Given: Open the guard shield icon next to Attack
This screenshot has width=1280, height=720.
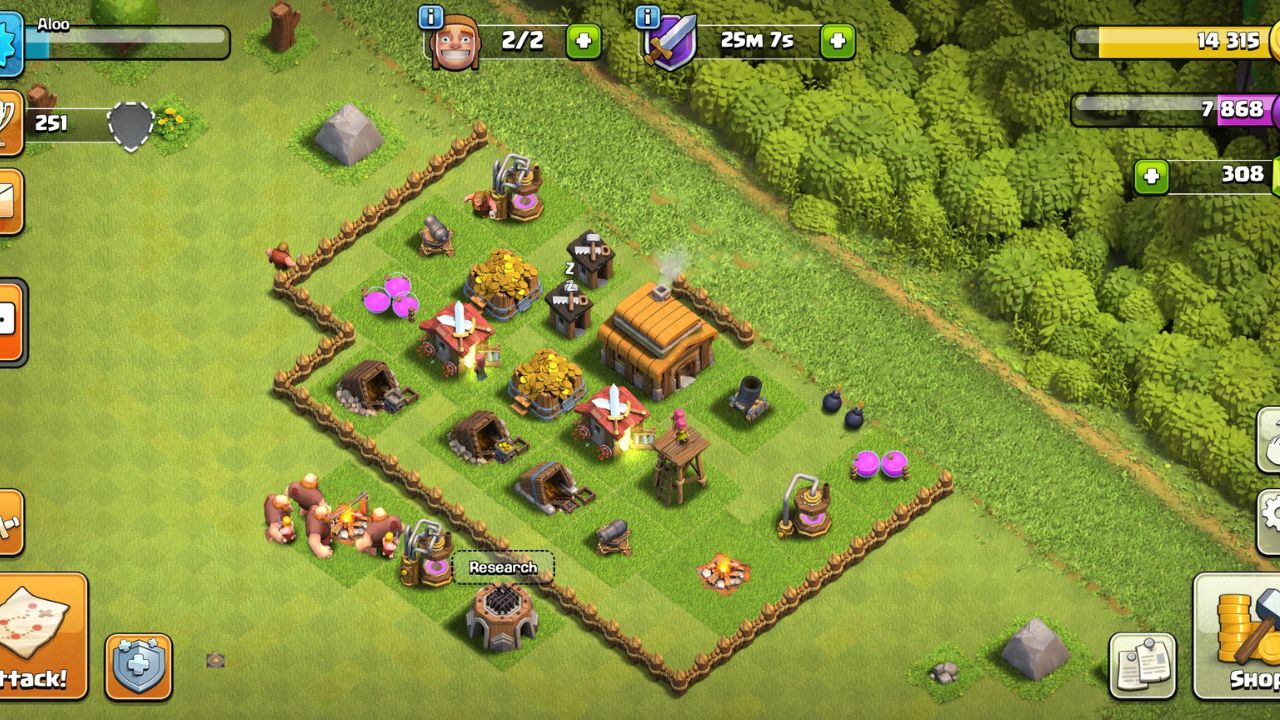Looking at the screenshot, I should (140, 662).
